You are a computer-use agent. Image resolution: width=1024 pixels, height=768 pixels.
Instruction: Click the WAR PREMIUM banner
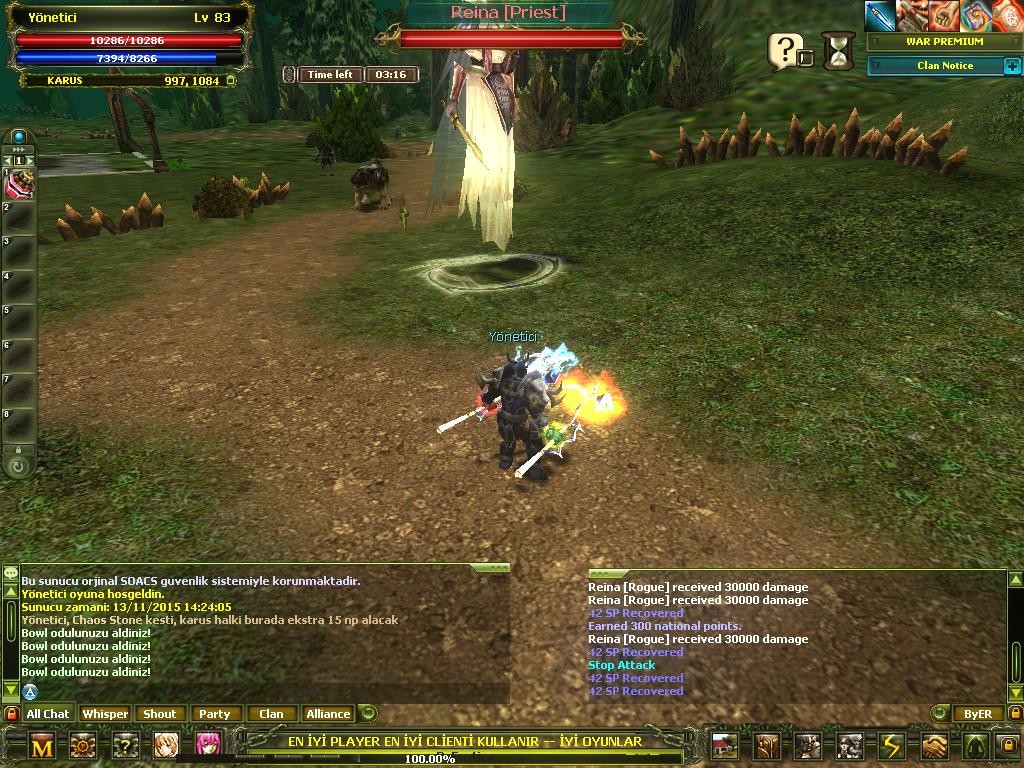[x=944, y=42]
